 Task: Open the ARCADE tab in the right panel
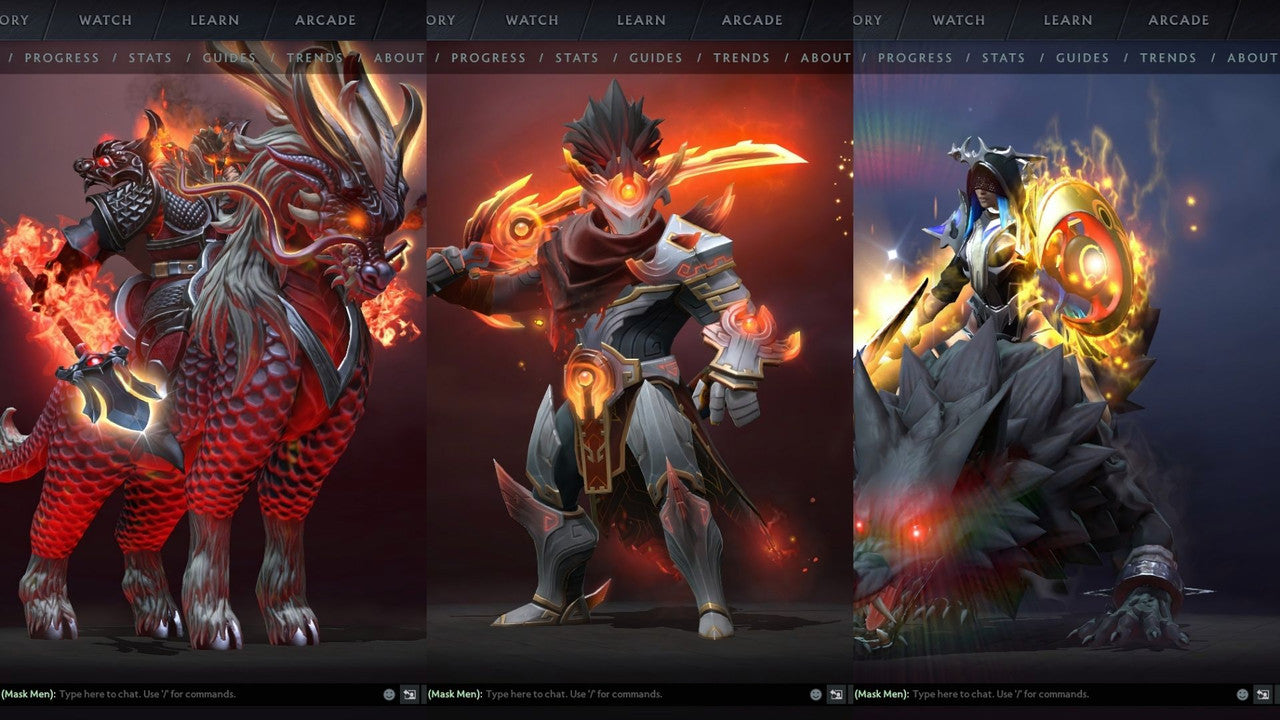pyautogui.click(x=1178, y=20)
